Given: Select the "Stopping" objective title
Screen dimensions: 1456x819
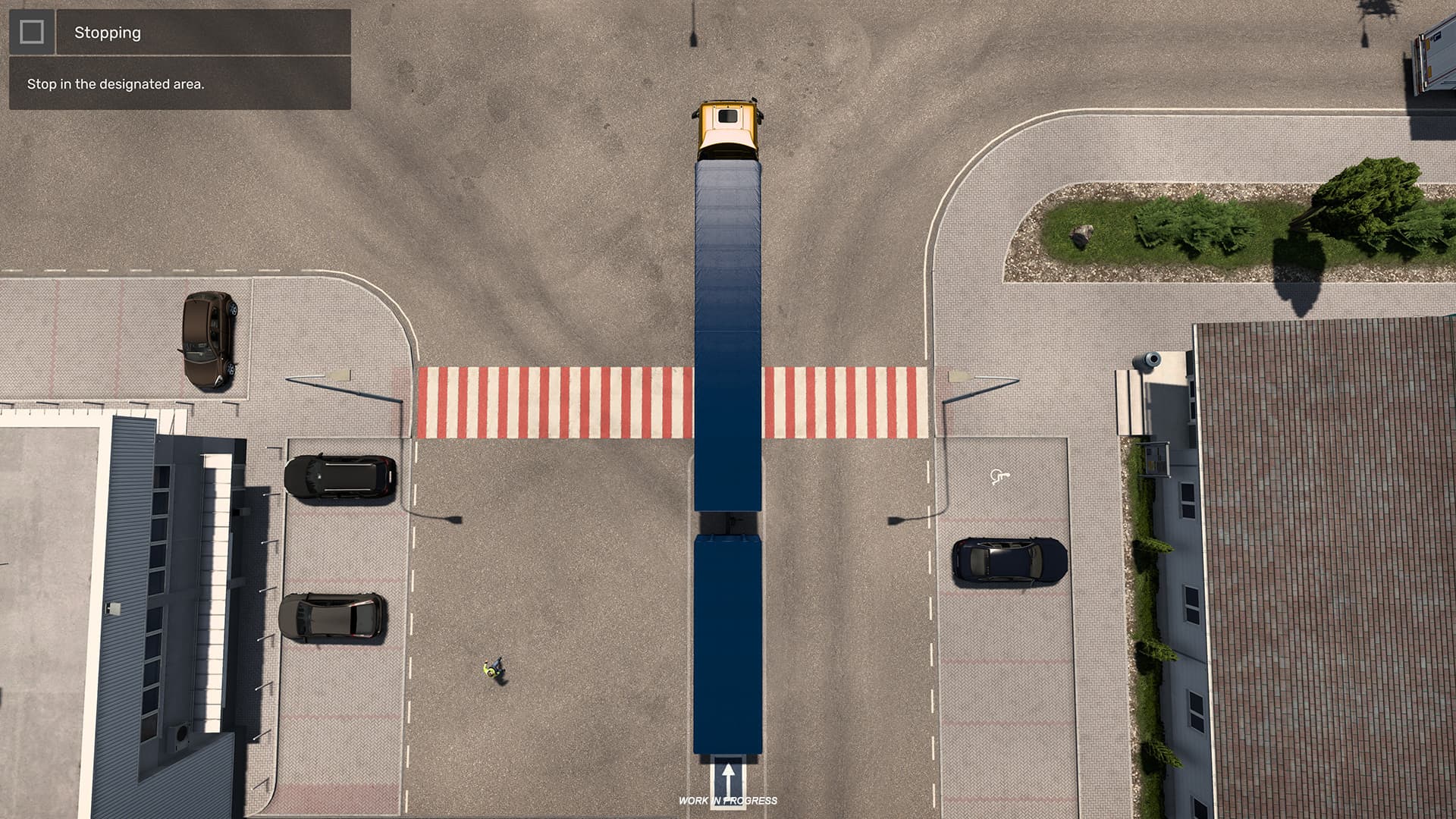Looking at the screenshot, I should 107,33.
